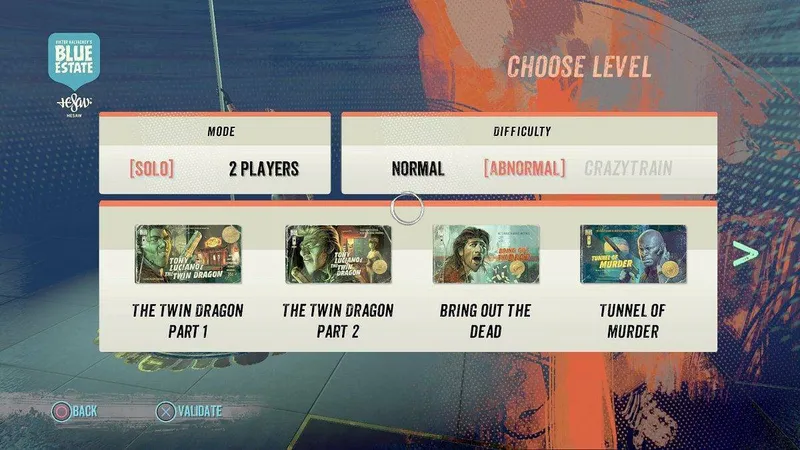The width and height of the screenshot is (800, 450).
Task: Choose the Abnormal difficulty
Action: [524, 168]
